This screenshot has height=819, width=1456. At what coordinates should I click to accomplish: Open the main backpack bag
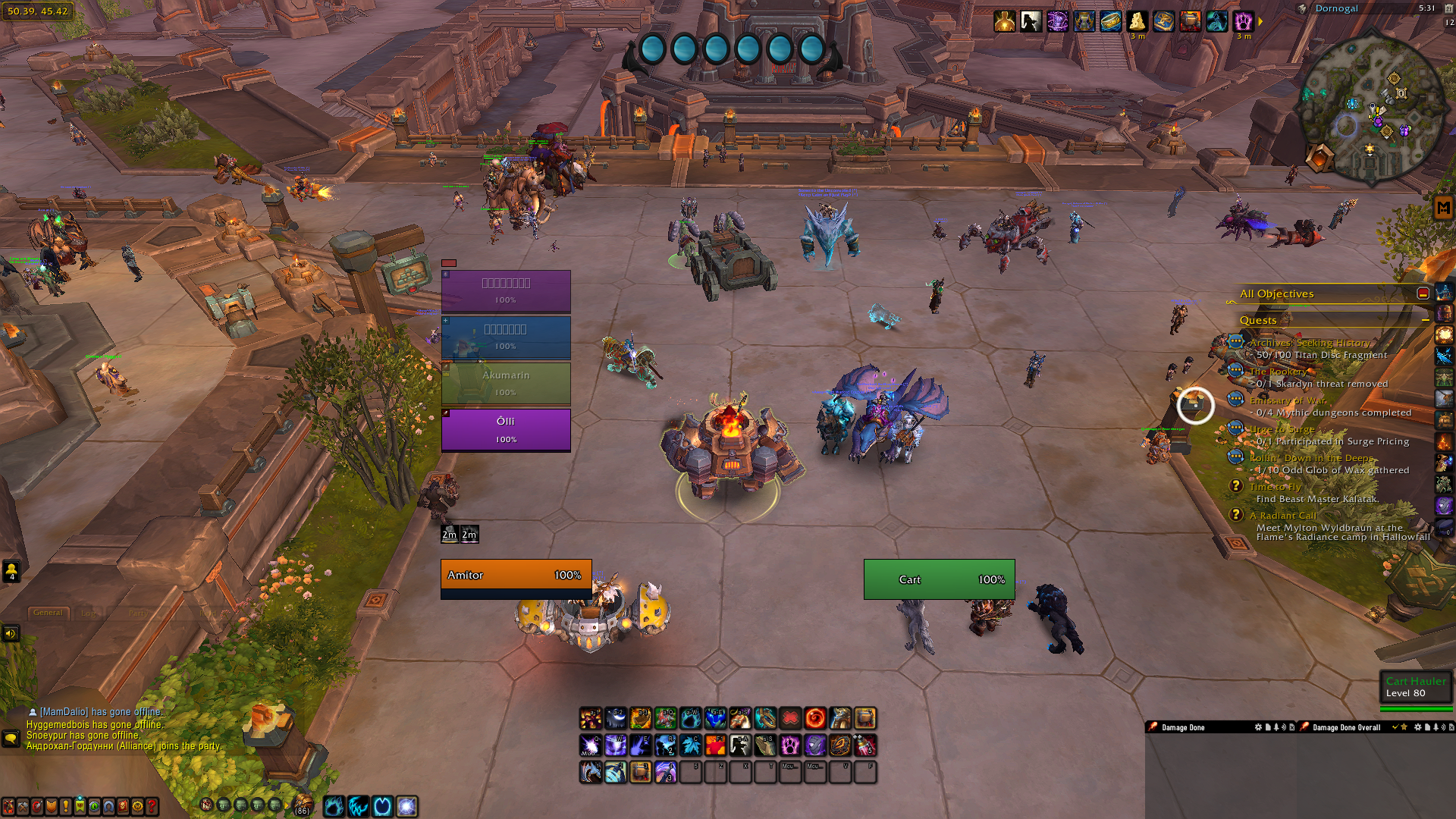pyautogui.click(x=303, y=805)
